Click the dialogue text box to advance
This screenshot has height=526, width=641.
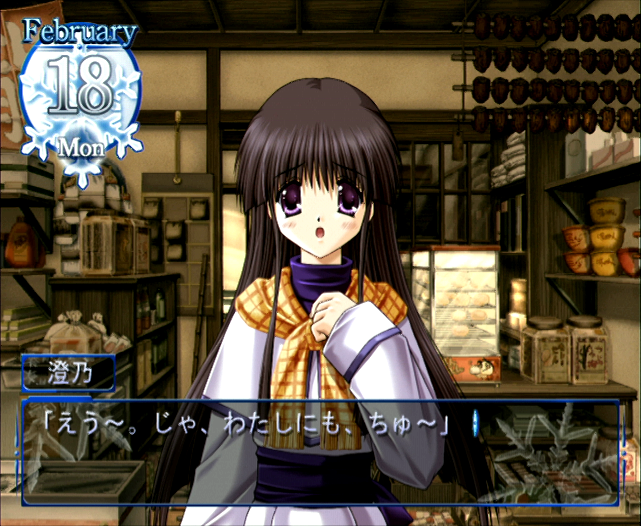320,452
